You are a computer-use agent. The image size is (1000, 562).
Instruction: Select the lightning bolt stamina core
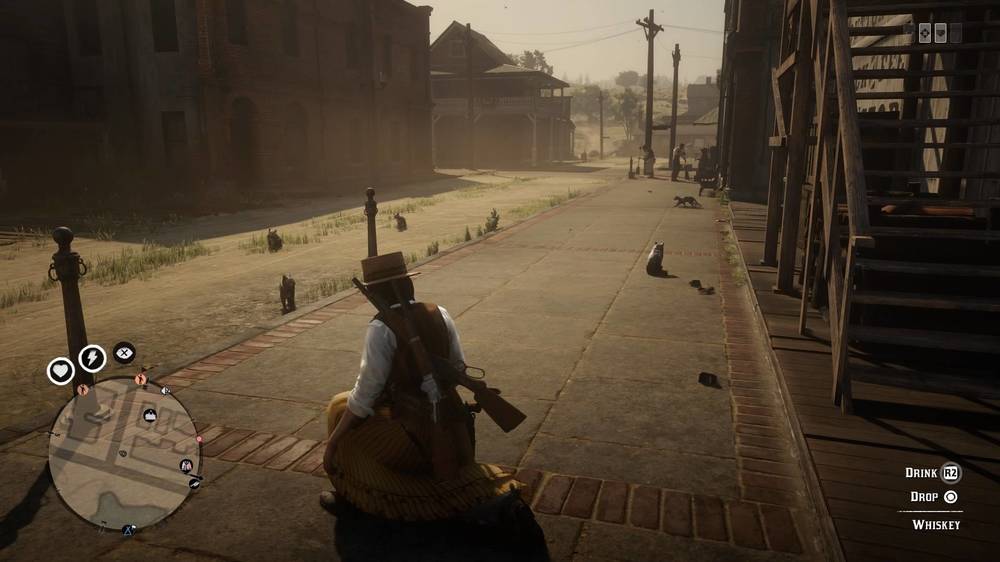92,357
